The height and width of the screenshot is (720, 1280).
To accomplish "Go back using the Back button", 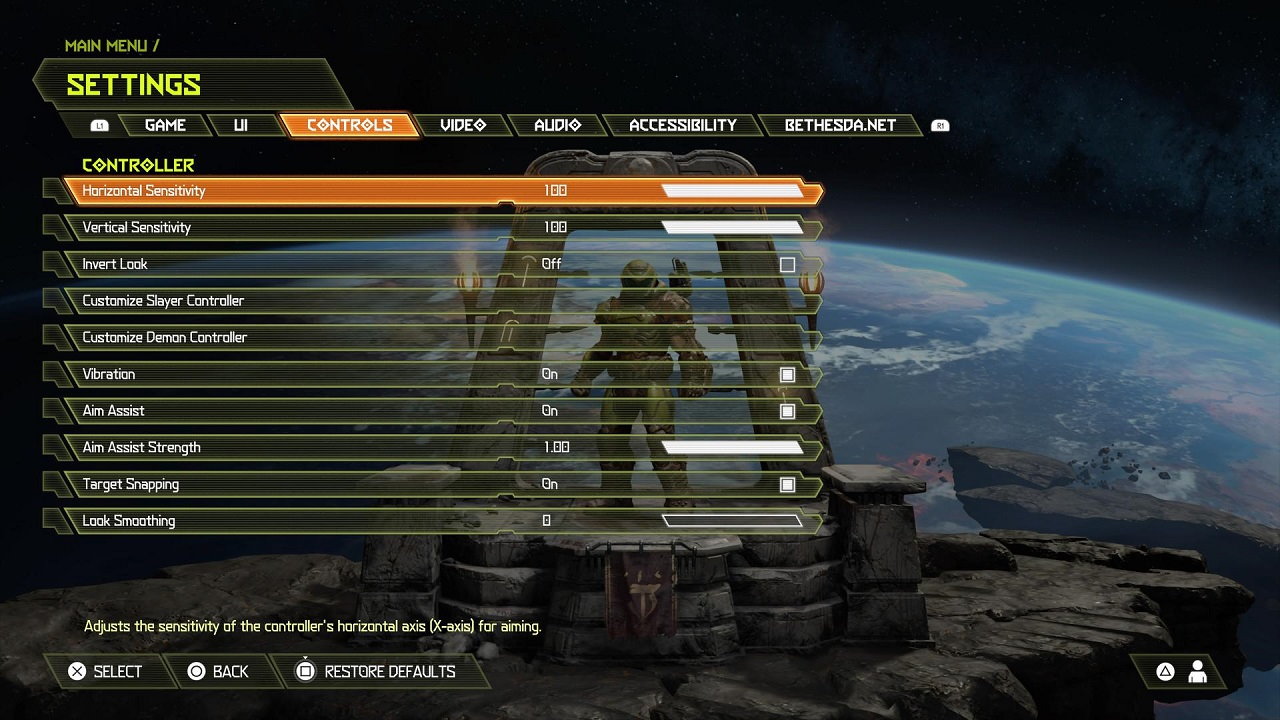I will pyautogui.click(x=218, y=672).
